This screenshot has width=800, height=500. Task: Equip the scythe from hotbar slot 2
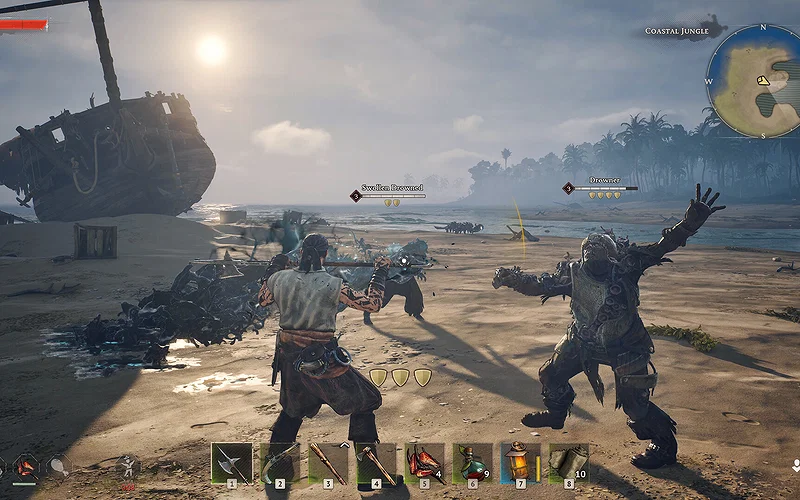click(x=279, y=463)
